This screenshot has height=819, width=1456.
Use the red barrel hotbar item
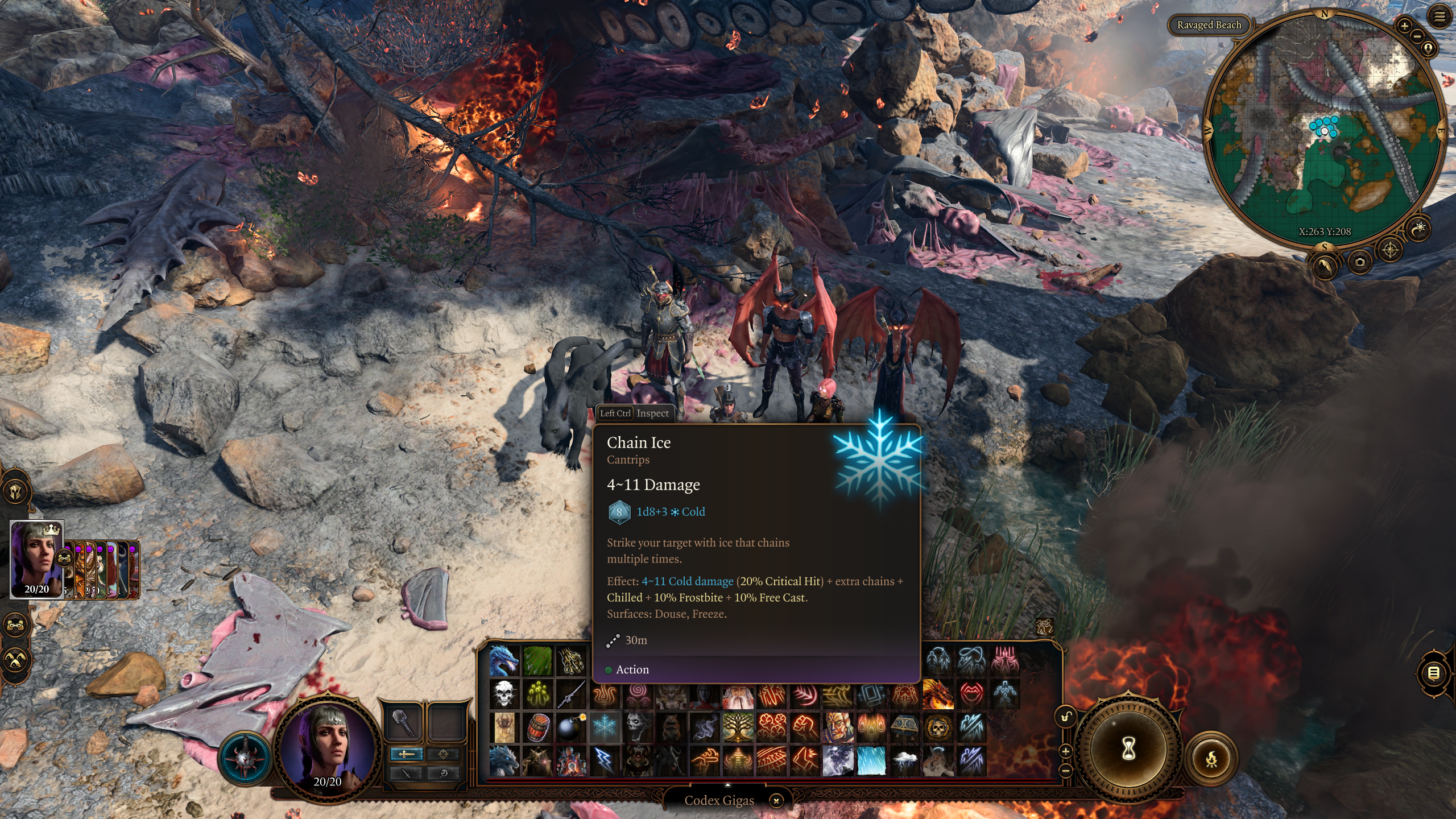537,726
